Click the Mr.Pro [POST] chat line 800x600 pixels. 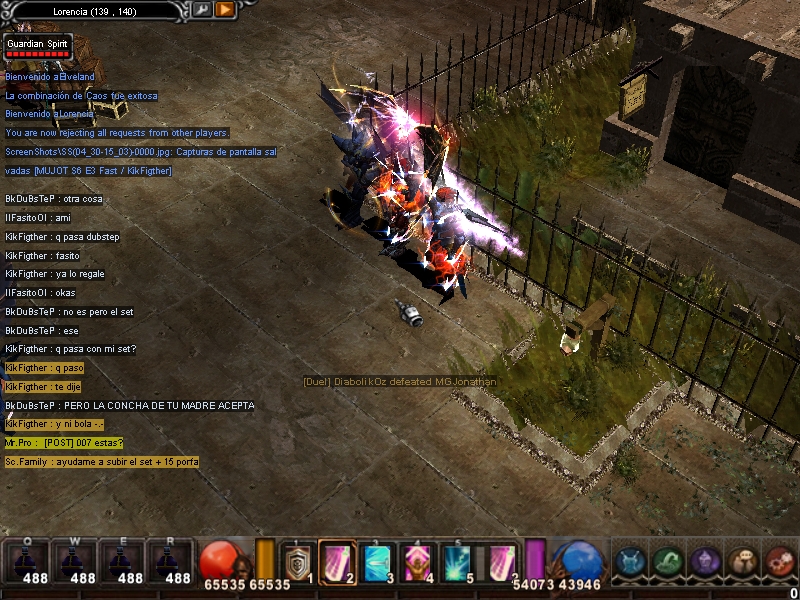point(64,443)
